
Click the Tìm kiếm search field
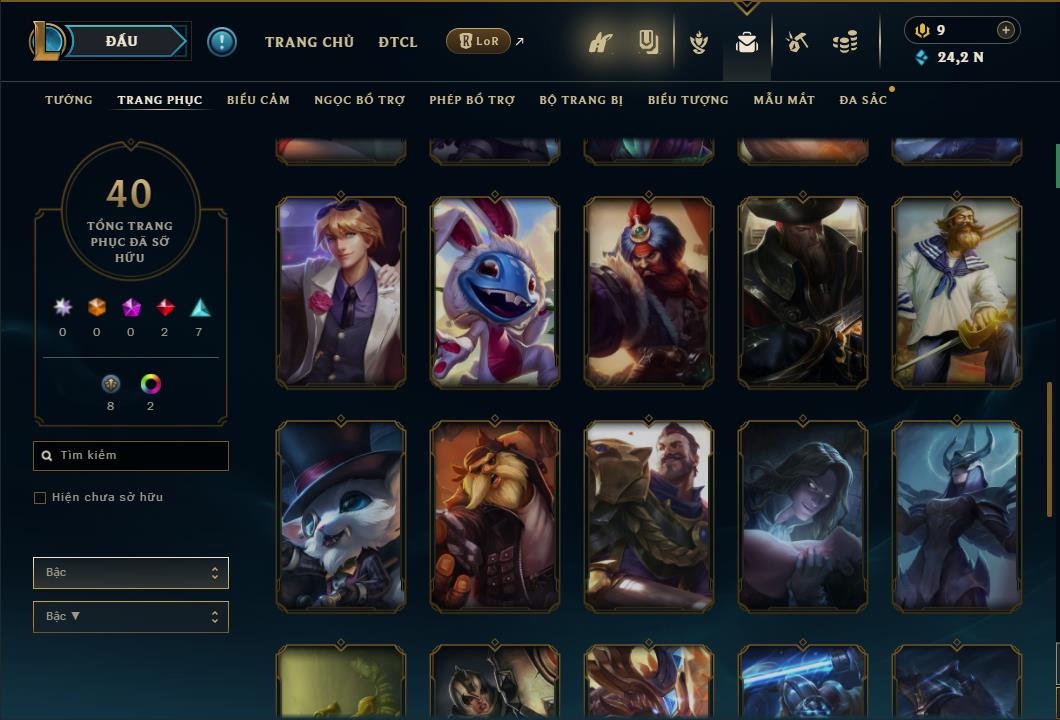pyautogui.click(x=131, y=456)
